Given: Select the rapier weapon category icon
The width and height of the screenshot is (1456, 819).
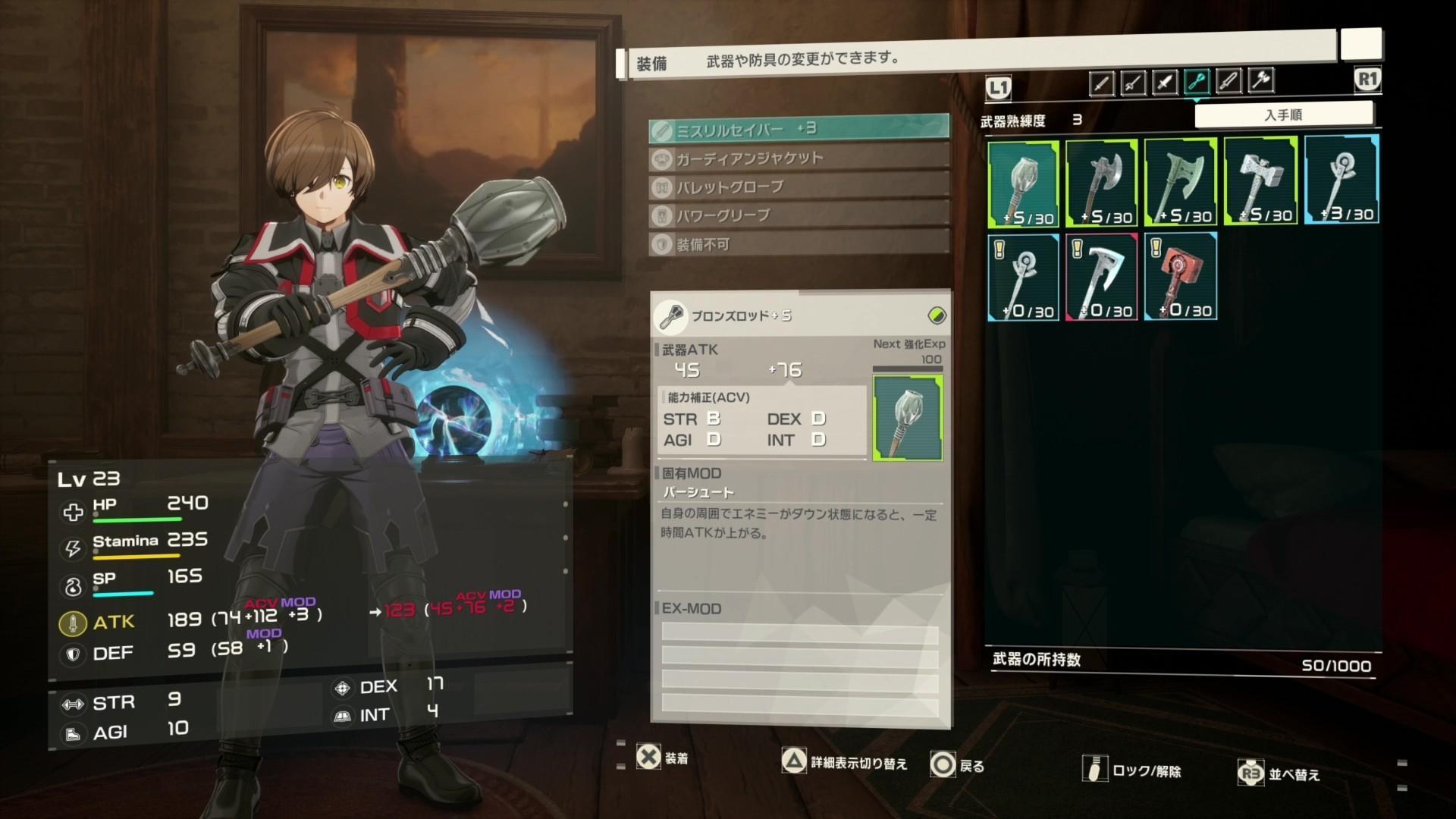Looking at the screenshot, I should (1133, 82).
